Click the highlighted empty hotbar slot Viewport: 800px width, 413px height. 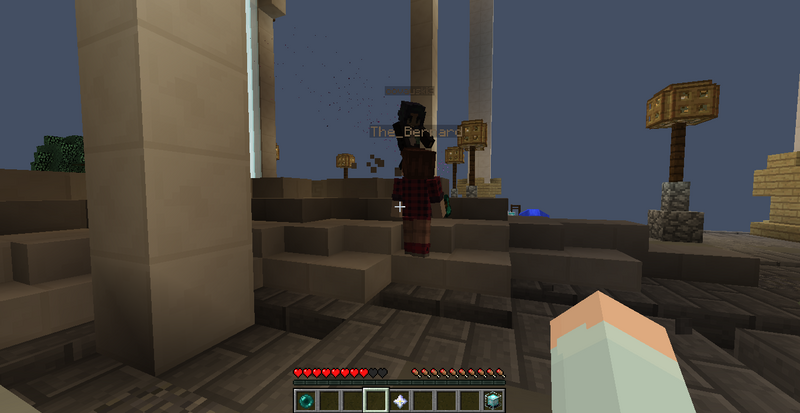377,400
